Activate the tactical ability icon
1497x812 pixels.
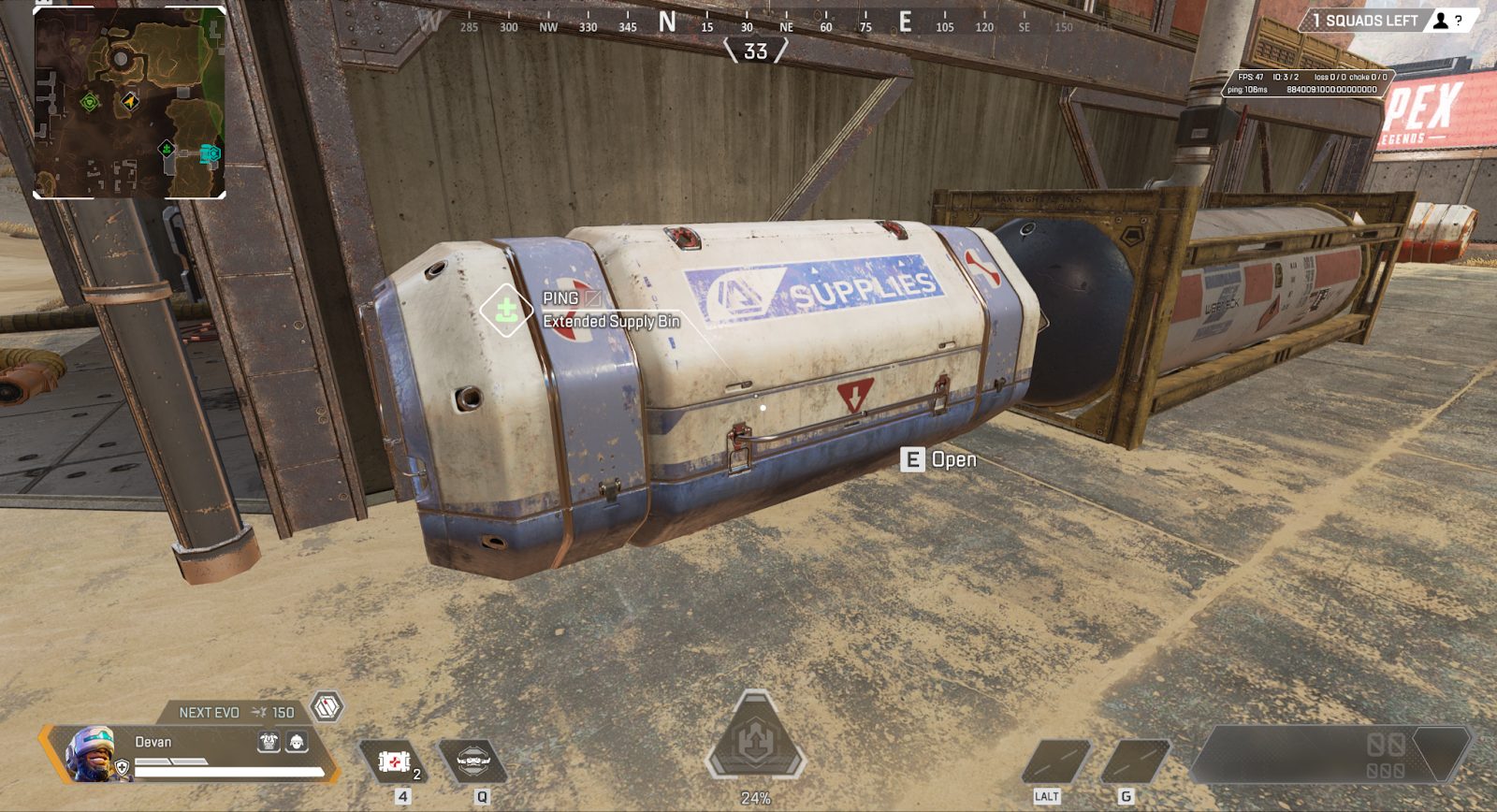click(472, 761)
